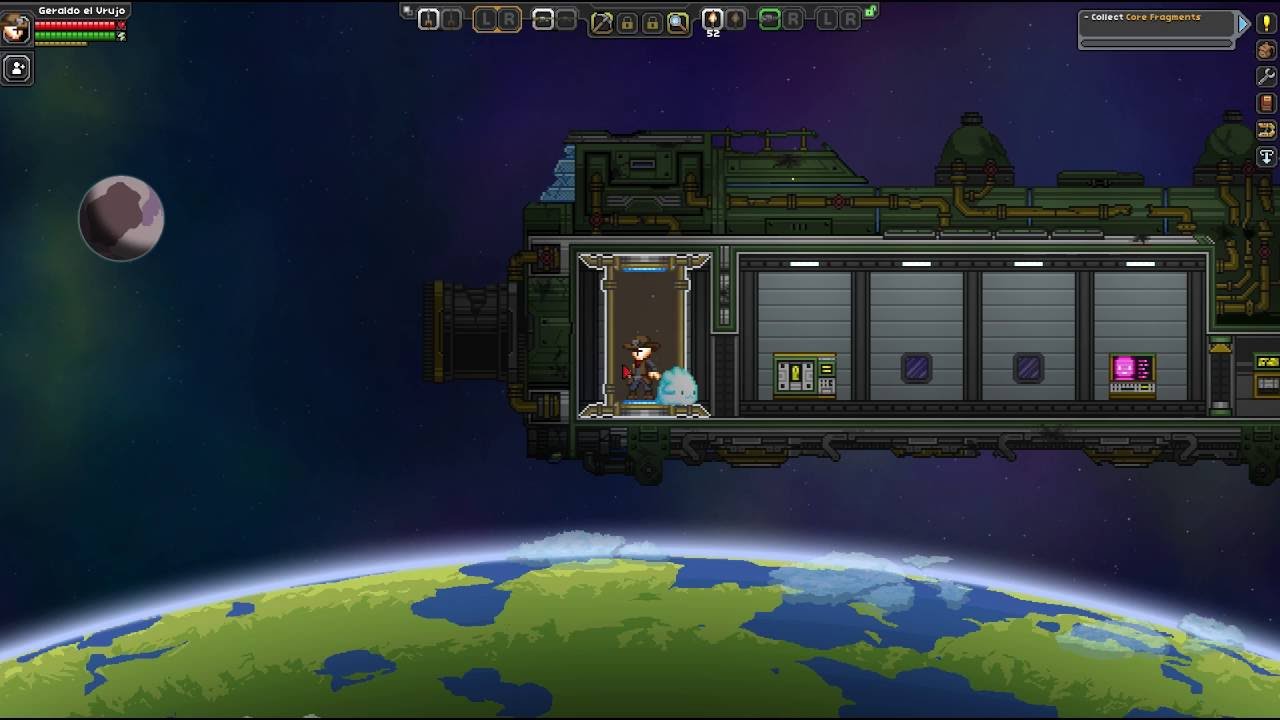This screenshot has height=720, width=1280.
Task: Select the Matter Manipulator pickaxe tool slot
Action: [601, 21]
